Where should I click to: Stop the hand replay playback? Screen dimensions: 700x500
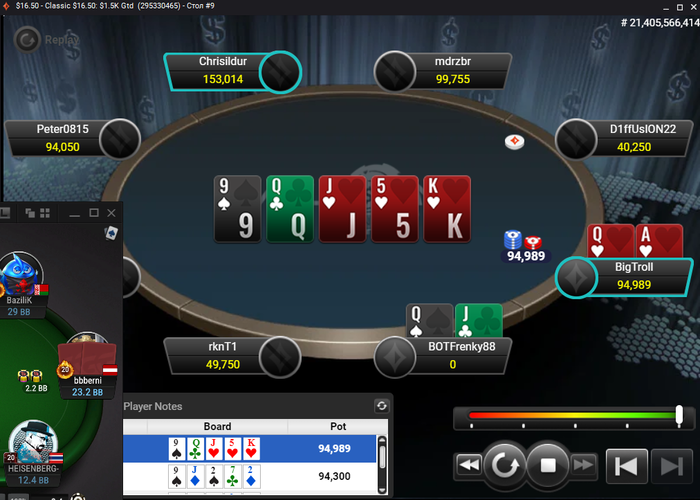[547, 464]
